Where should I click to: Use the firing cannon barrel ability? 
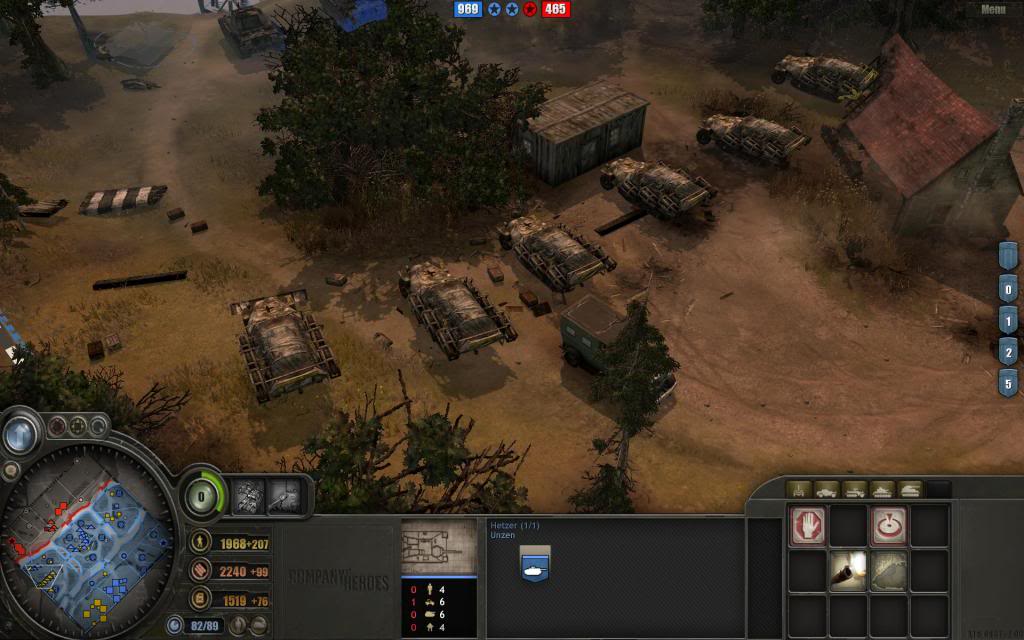point(848,571)
